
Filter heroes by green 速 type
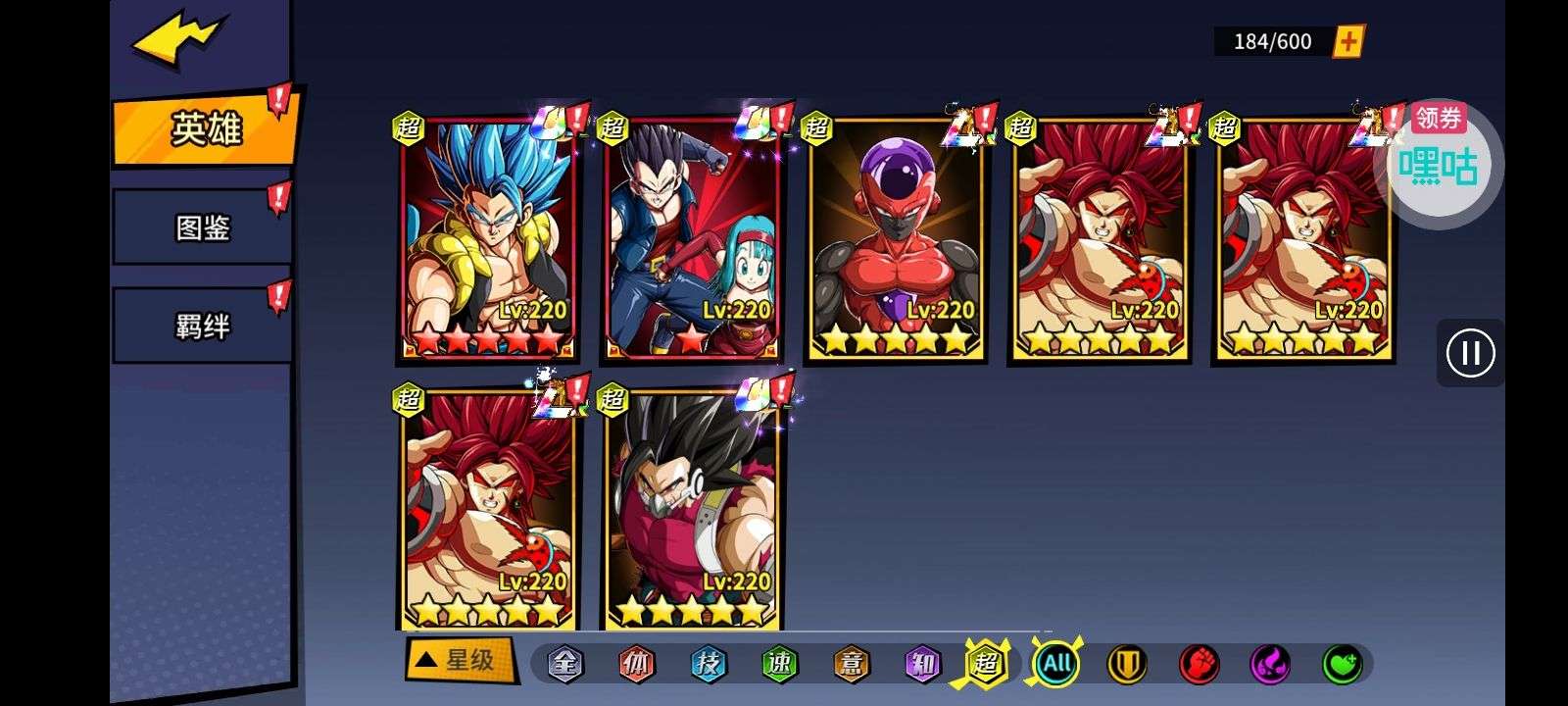779,664
